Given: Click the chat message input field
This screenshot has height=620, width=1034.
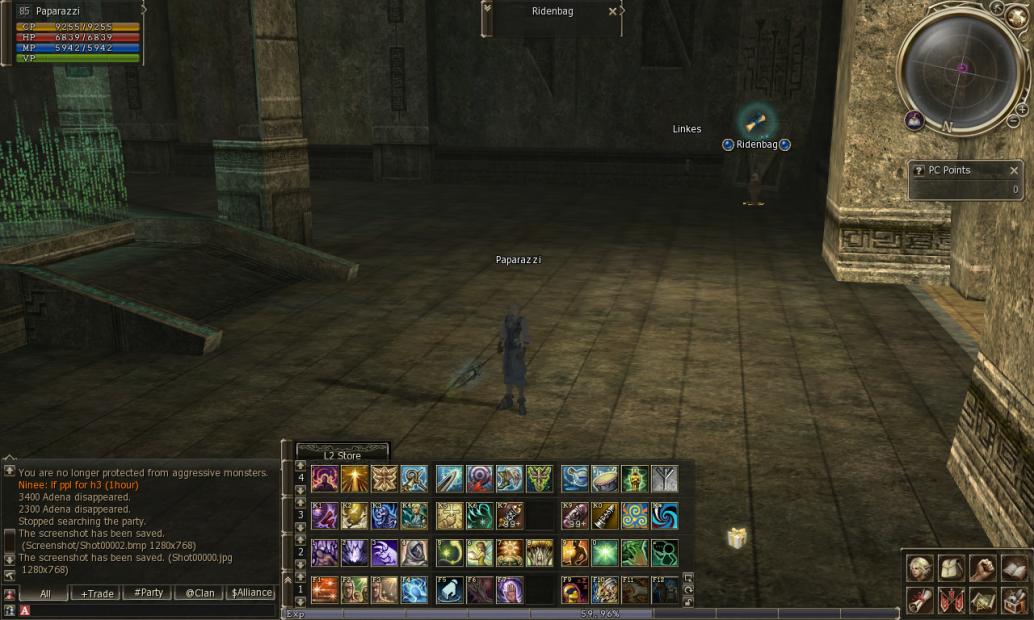Looking at the screenshot, I should [x=150, y=610].
